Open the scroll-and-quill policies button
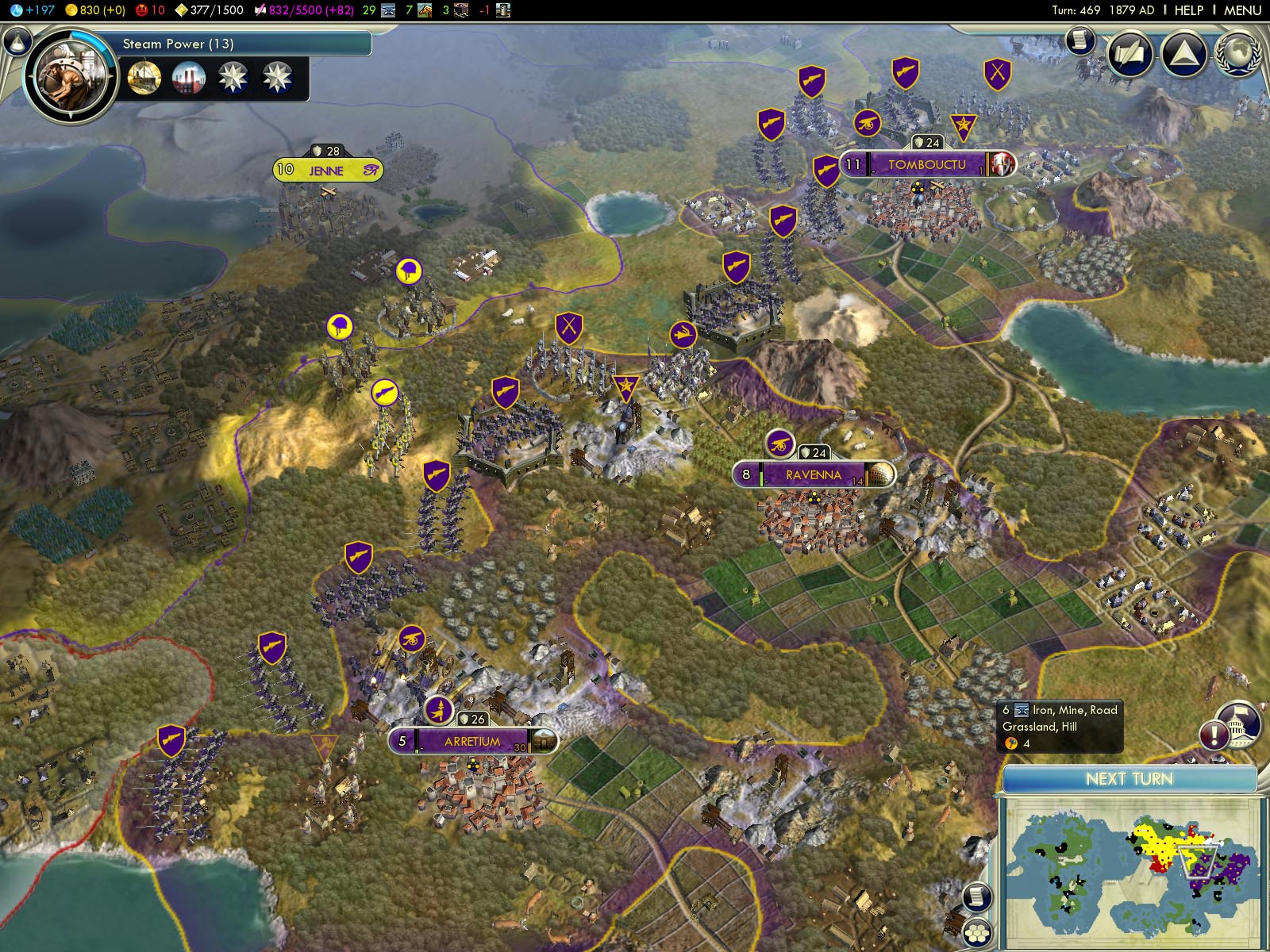Screen dimensions: 1270x952 pyautogui.click(x=1130, y=54)
